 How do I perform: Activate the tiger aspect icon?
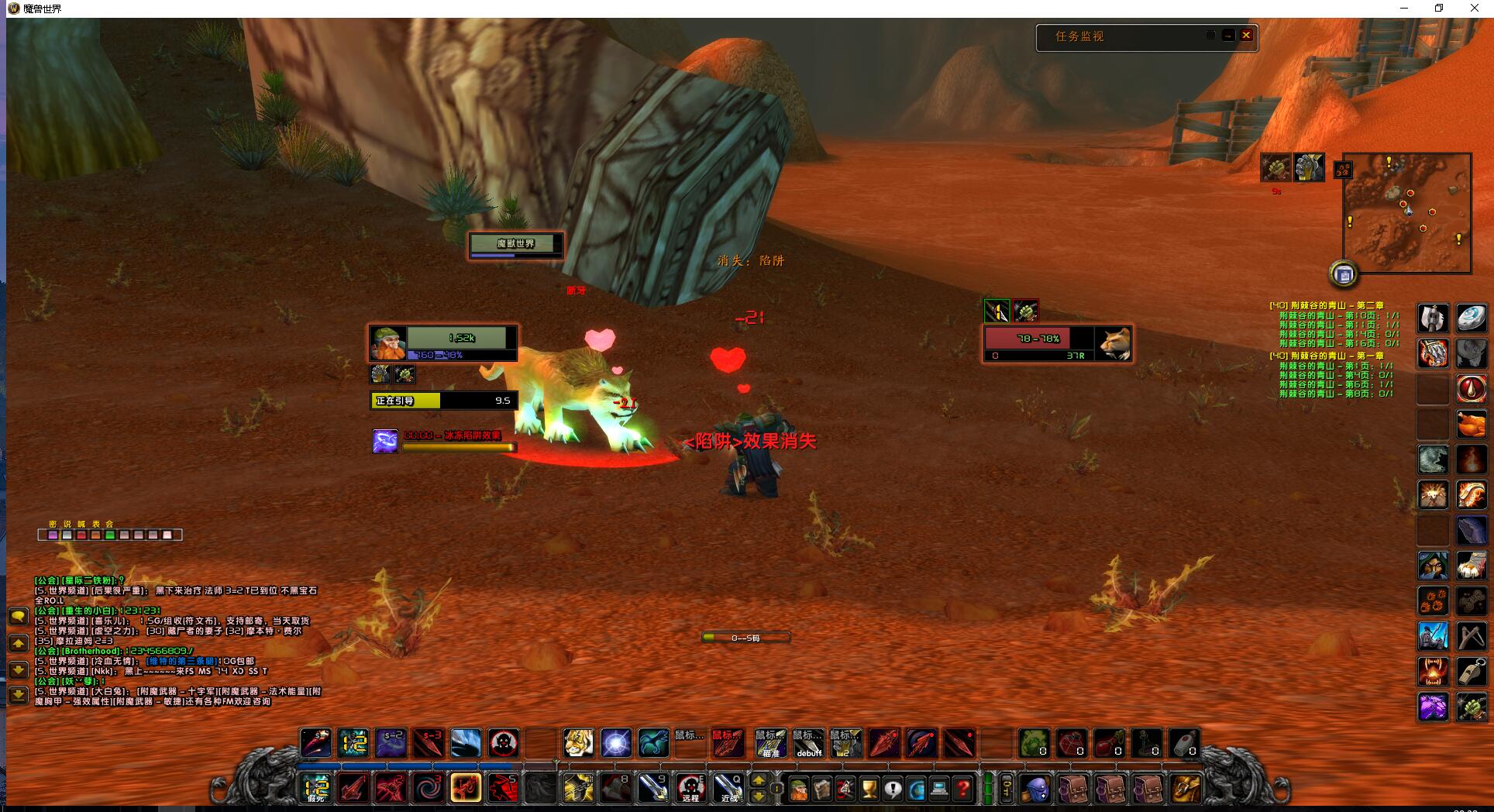coord(578,743)
